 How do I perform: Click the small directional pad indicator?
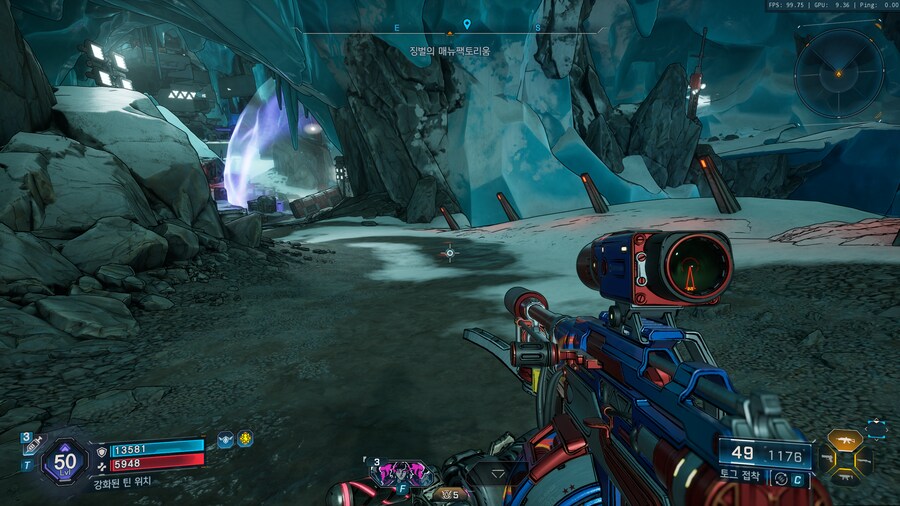[876, 429]
